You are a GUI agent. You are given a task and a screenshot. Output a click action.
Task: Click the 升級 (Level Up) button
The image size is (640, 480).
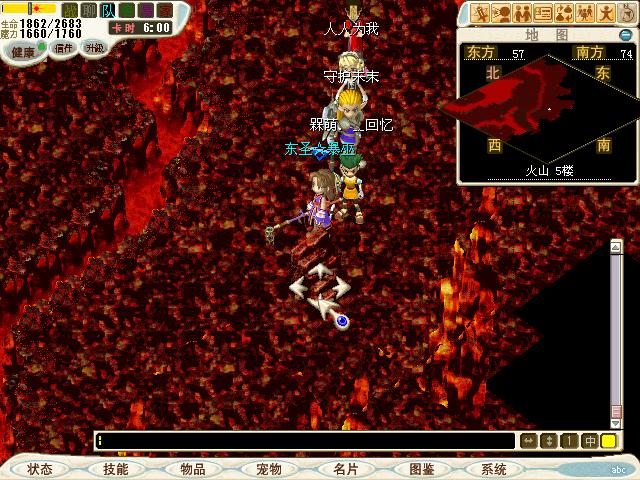[x=95, y=47]
